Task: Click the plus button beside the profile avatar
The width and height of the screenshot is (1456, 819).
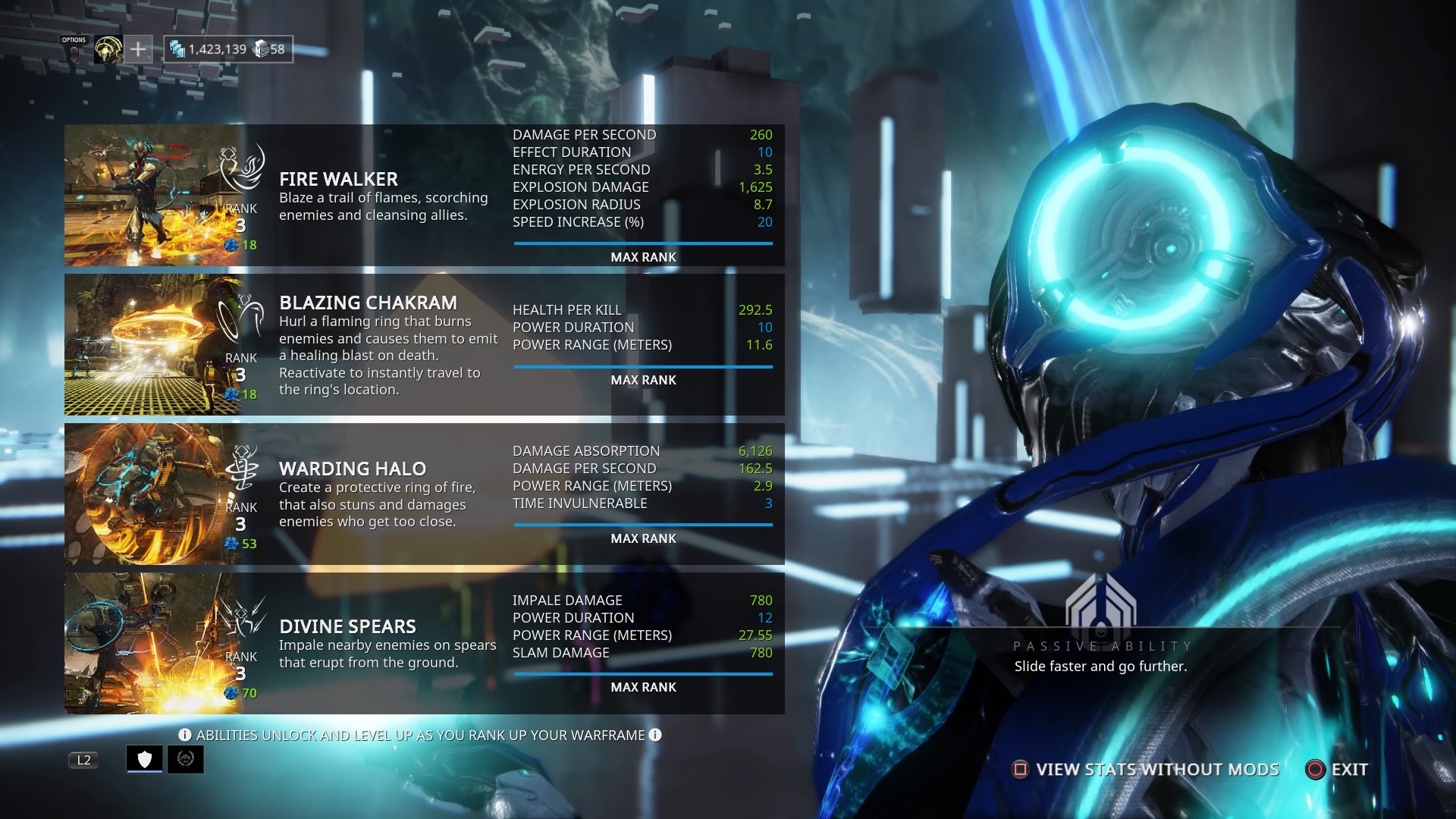Action: [x=138, y=50]
